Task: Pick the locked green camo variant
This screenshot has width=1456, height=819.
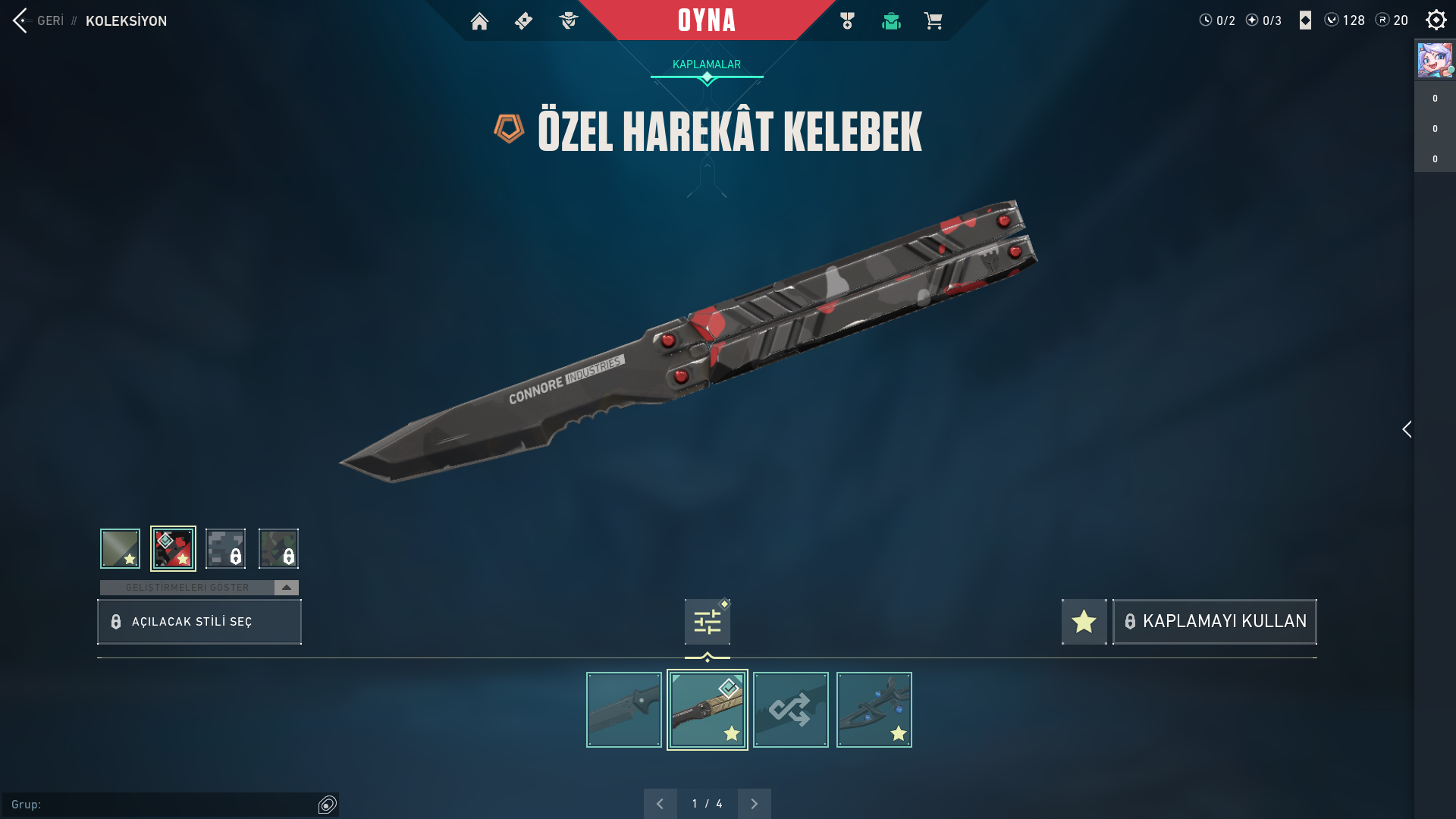Action: pyautogui.click(x=278, y=548)
